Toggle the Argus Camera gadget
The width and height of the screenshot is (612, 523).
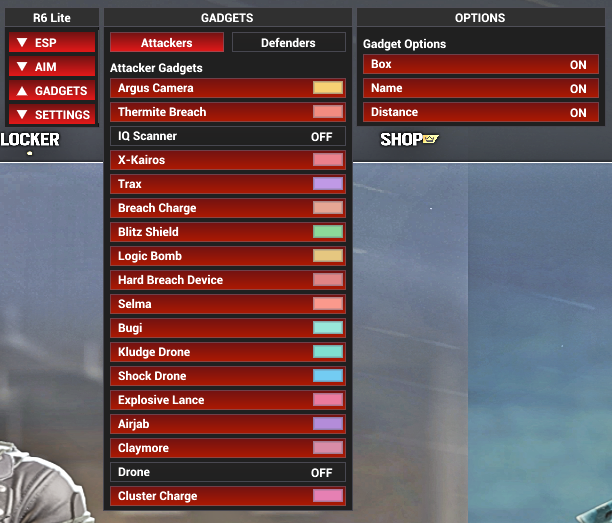pyautogui.click(x=210, y=88)
